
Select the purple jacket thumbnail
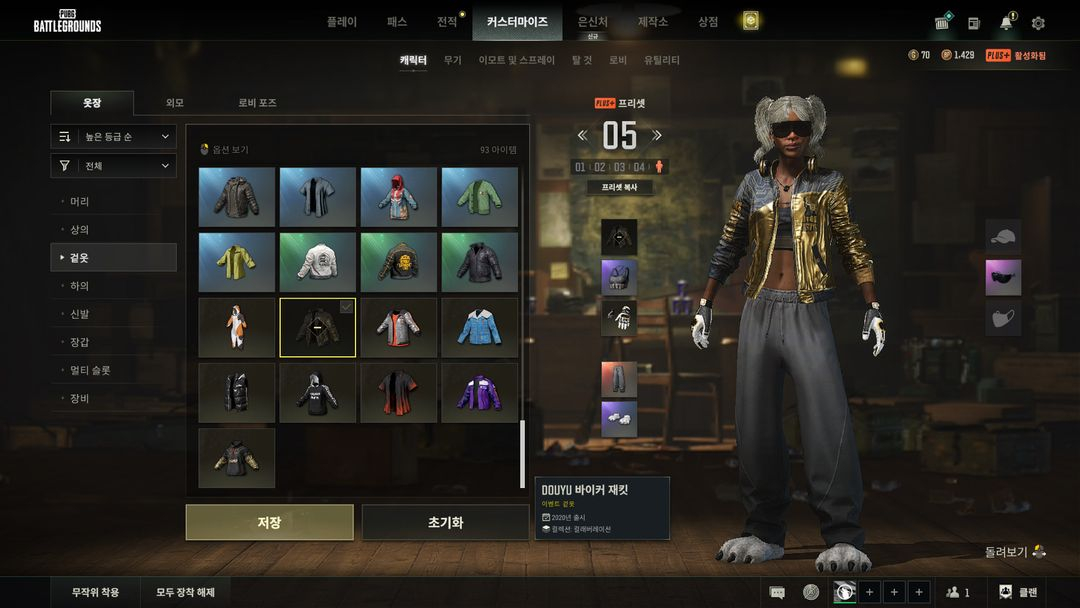(x=479, y=393)
